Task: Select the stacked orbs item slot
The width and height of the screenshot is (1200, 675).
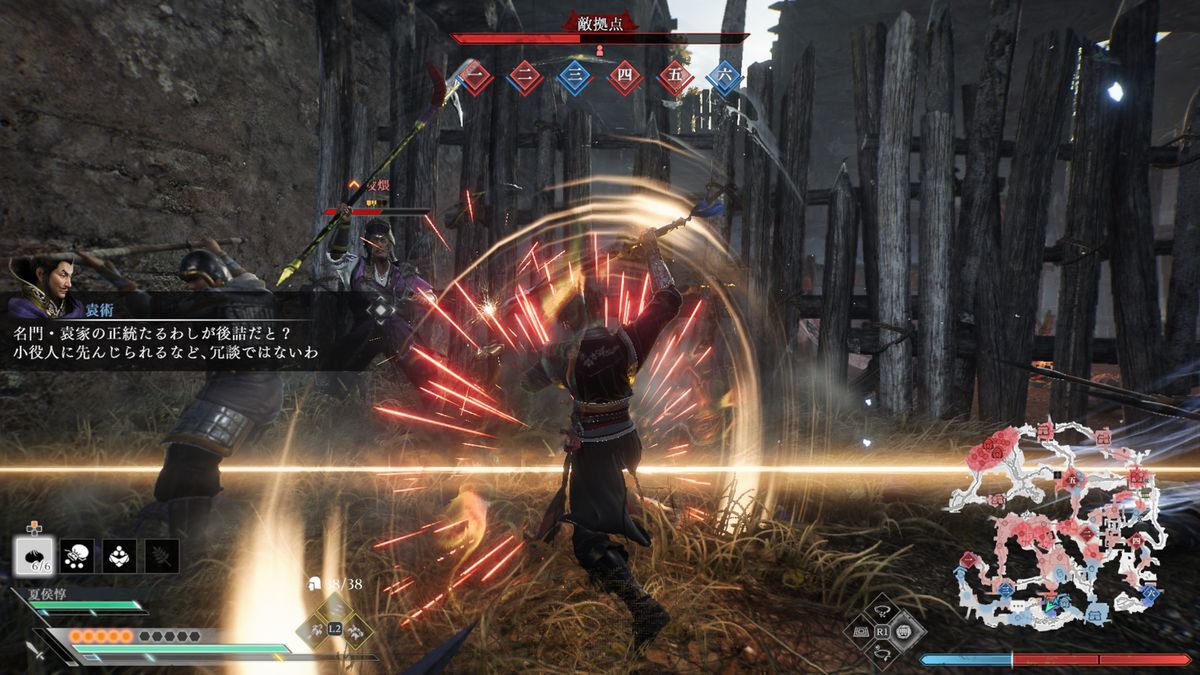Action: click(120, 555)
